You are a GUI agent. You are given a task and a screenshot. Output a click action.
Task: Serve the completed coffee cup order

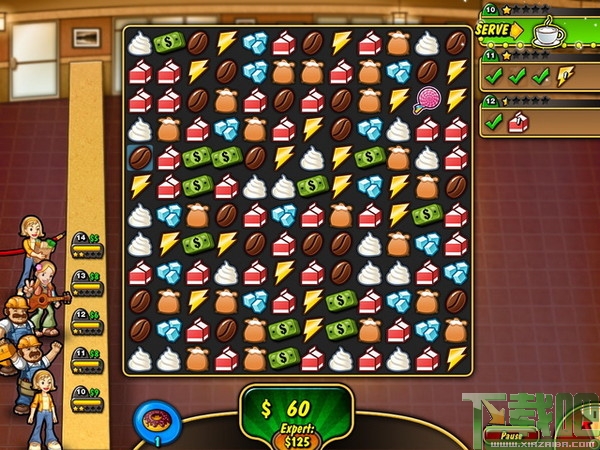[496, 30]
